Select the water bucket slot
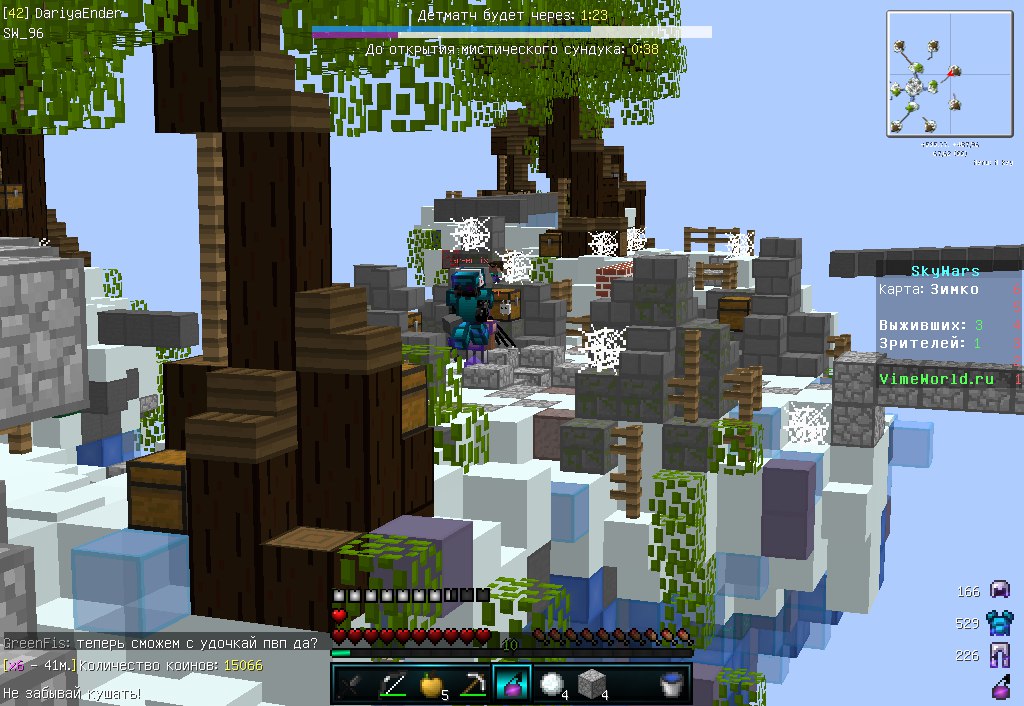The image size is (1024, 706). (674, 684)
